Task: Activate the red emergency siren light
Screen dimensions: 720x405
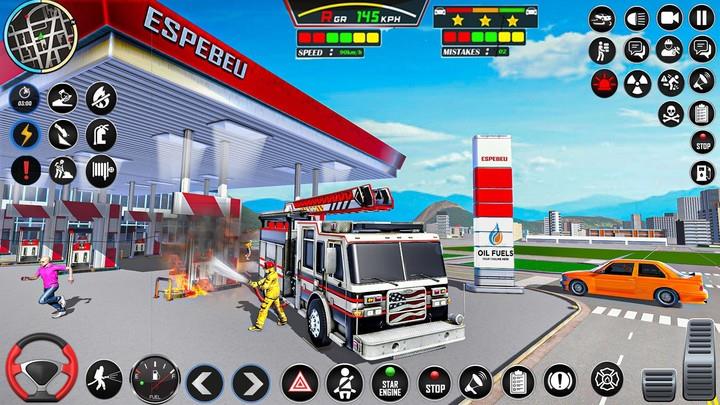Action: click(603, 82)
